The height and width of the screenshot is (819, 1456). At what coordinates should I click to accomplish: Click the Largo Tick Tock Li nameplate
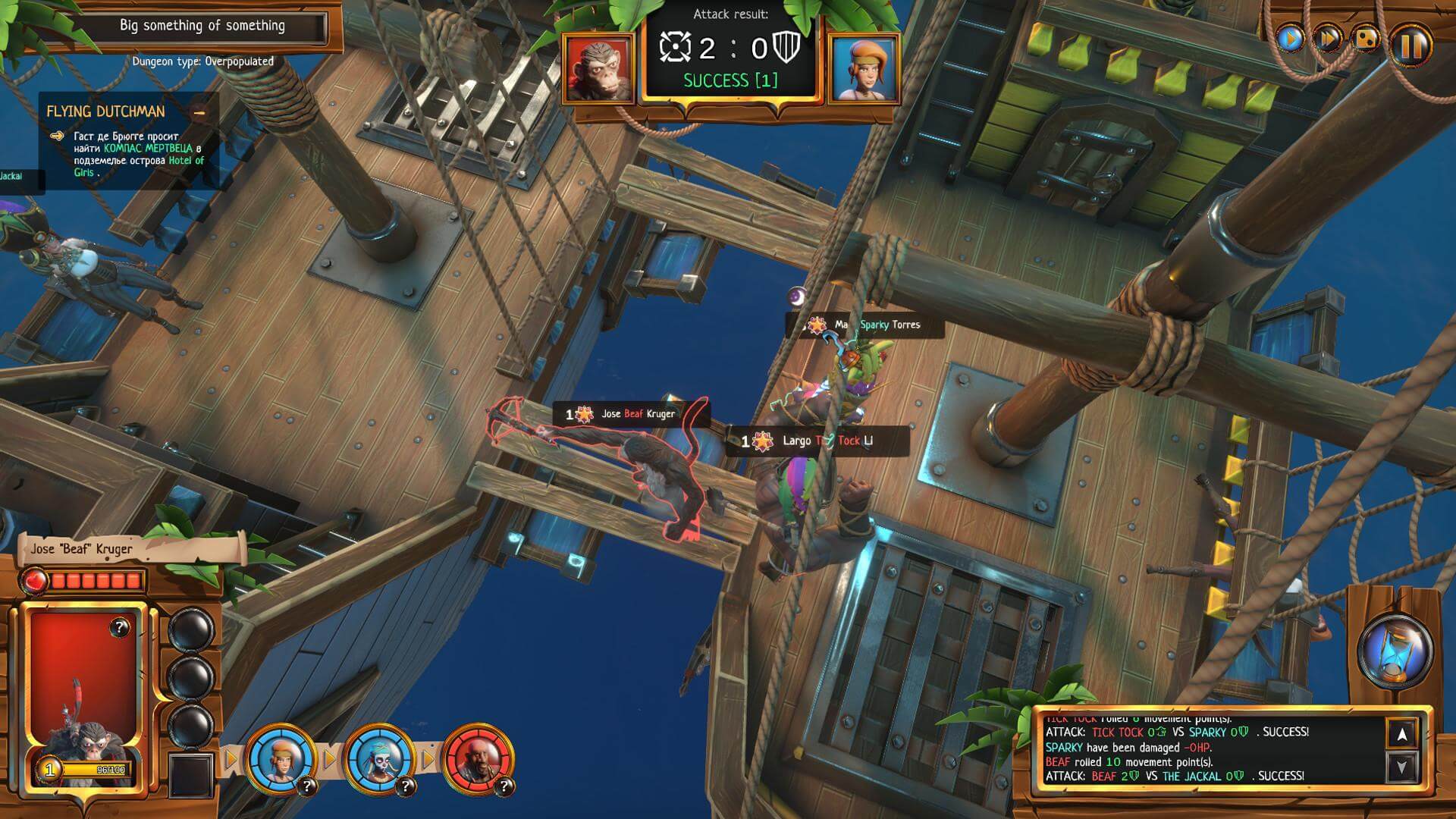pos(817,441)
